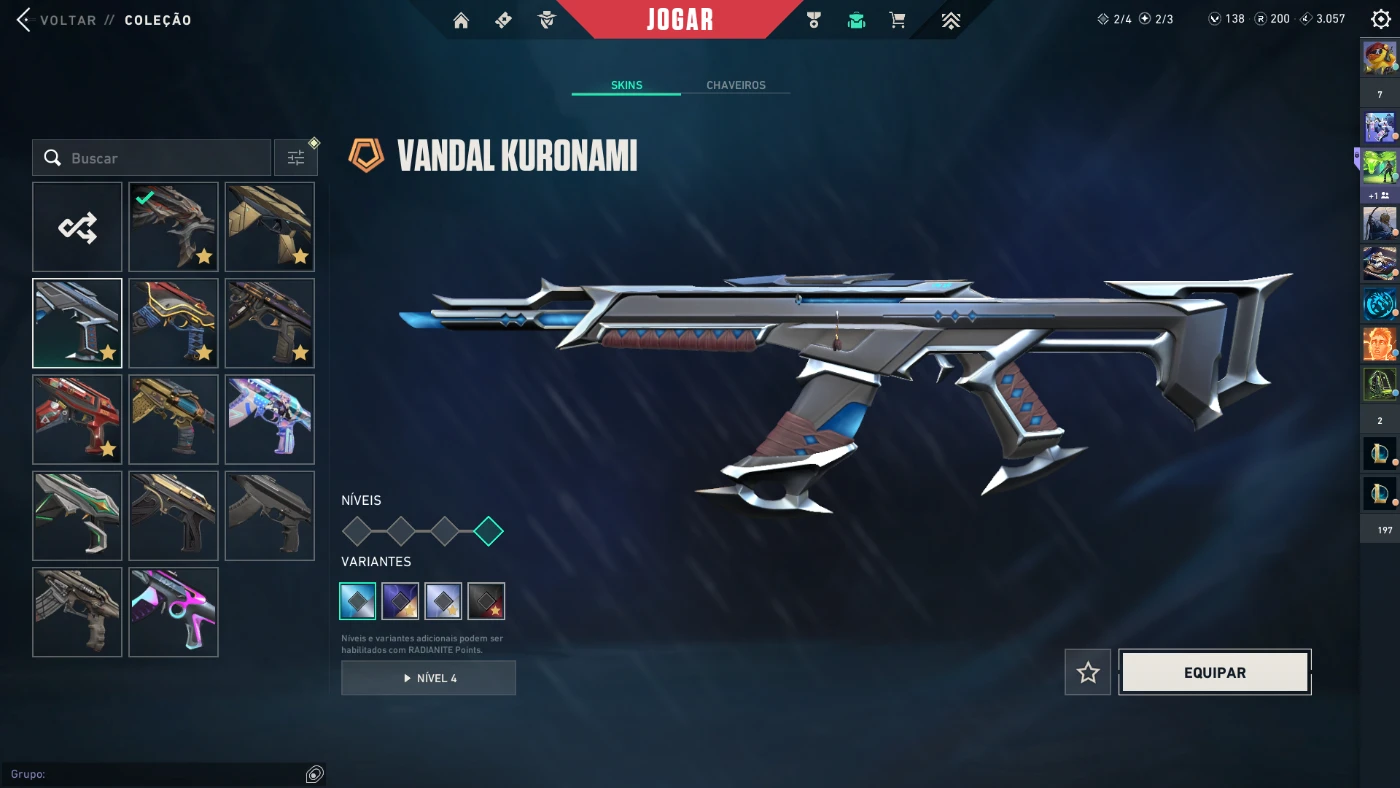Go to the home screen icon
This screenshot has width=1400, height=788.
tap(461, 20)
